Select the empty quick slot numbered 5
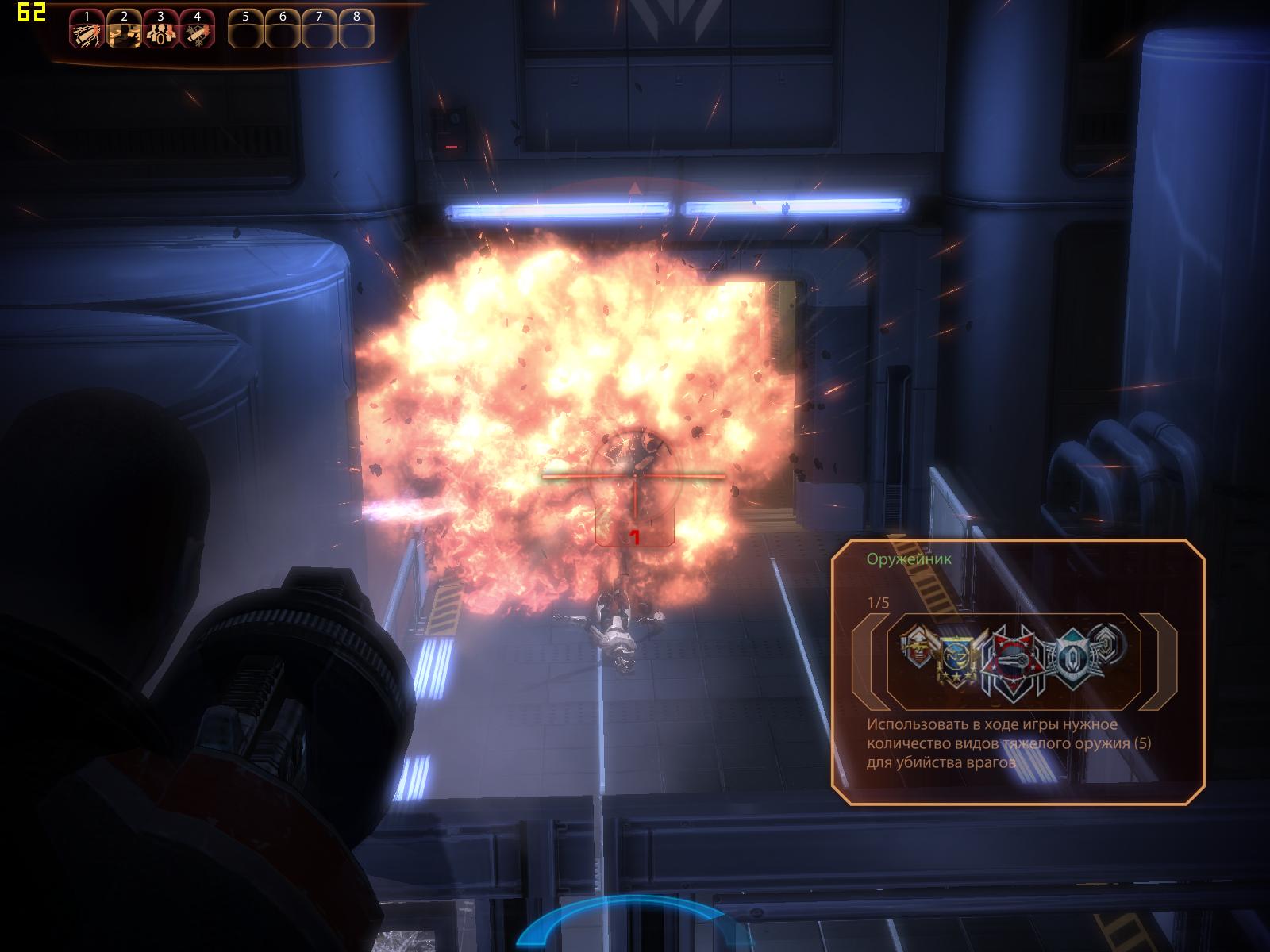 (246, 32)
